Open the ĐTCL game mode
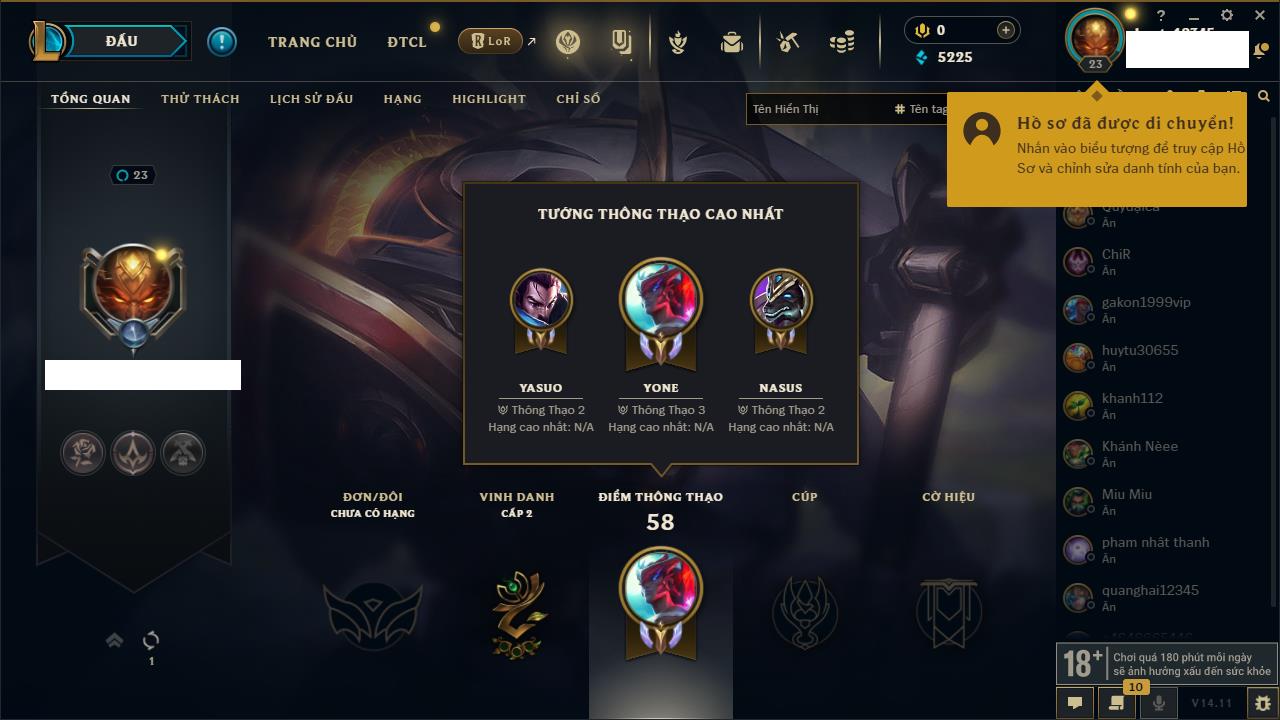This screenshot has height=720, width=1280. pos(407,42)
